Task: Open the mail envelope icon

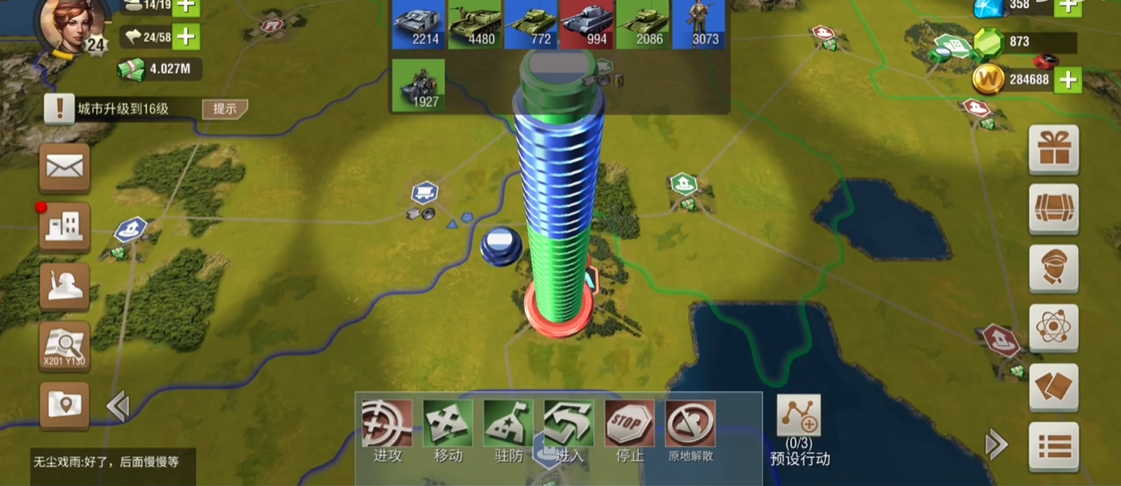Action: pyautogui.click(x=65, y=168)
